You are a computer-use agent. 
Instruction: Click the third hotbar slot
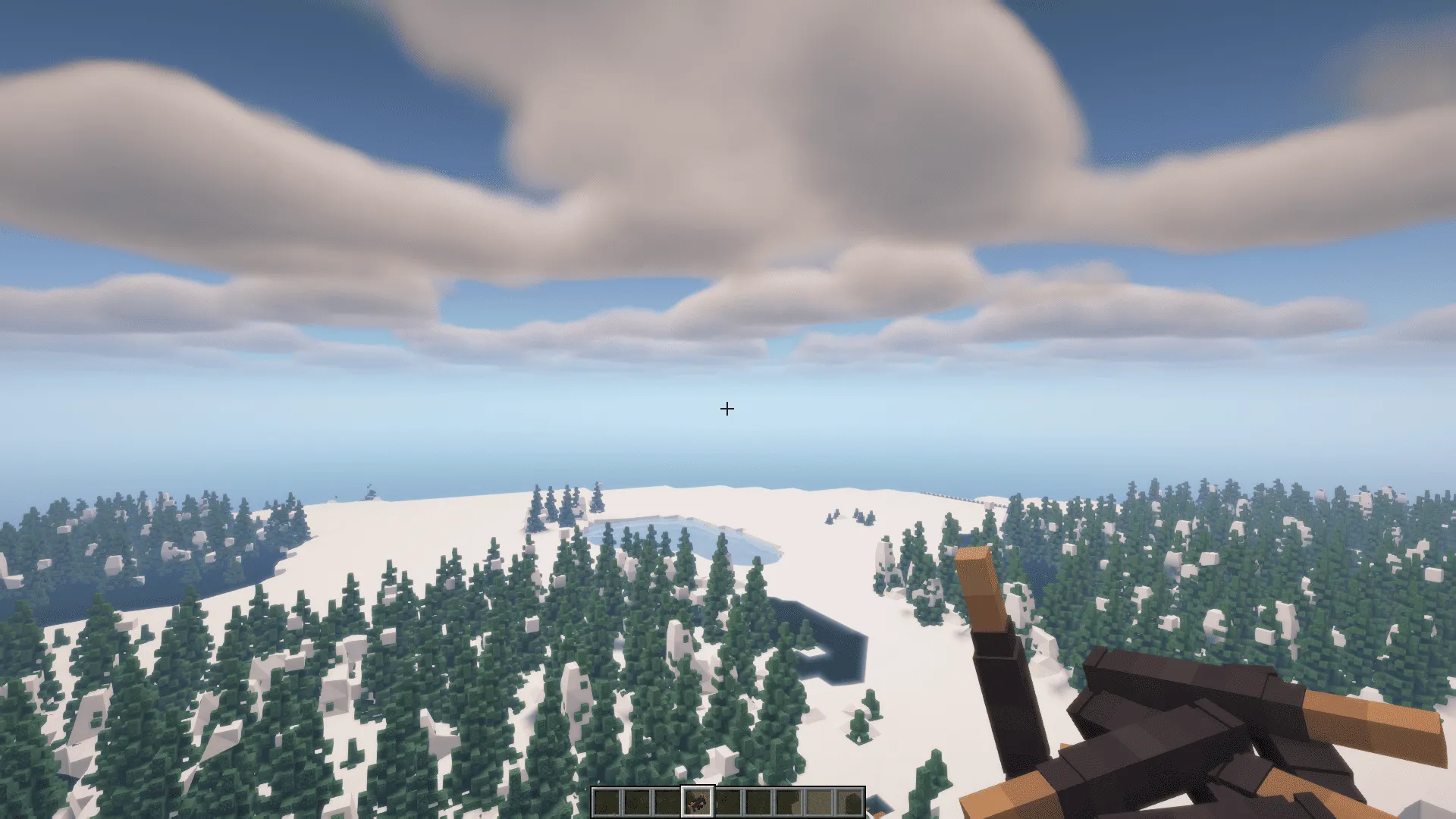click(x=667, y=802)
